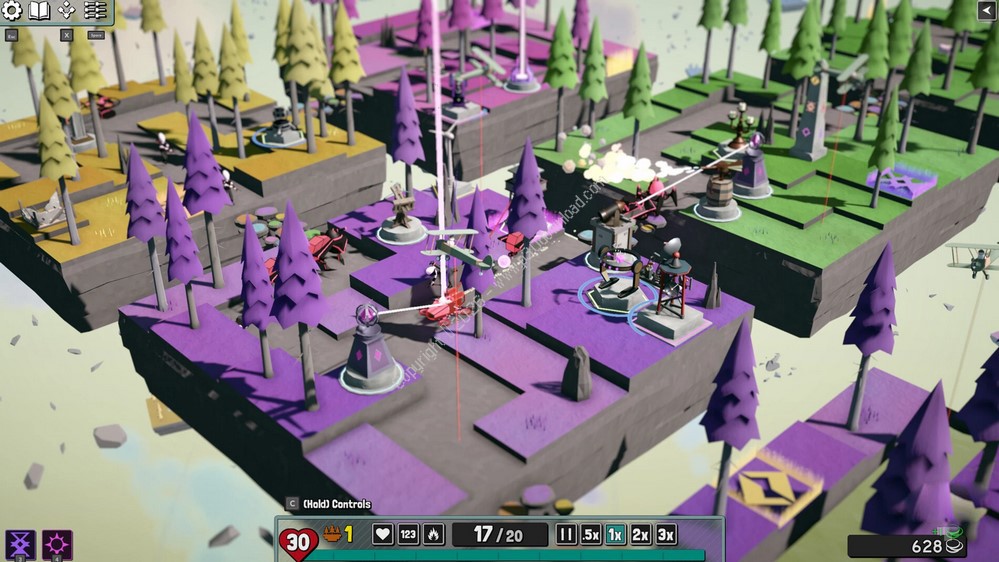This screenshot has height=562, width=999.
Task: Switch game speed to 2x
Action: [641, 534]
